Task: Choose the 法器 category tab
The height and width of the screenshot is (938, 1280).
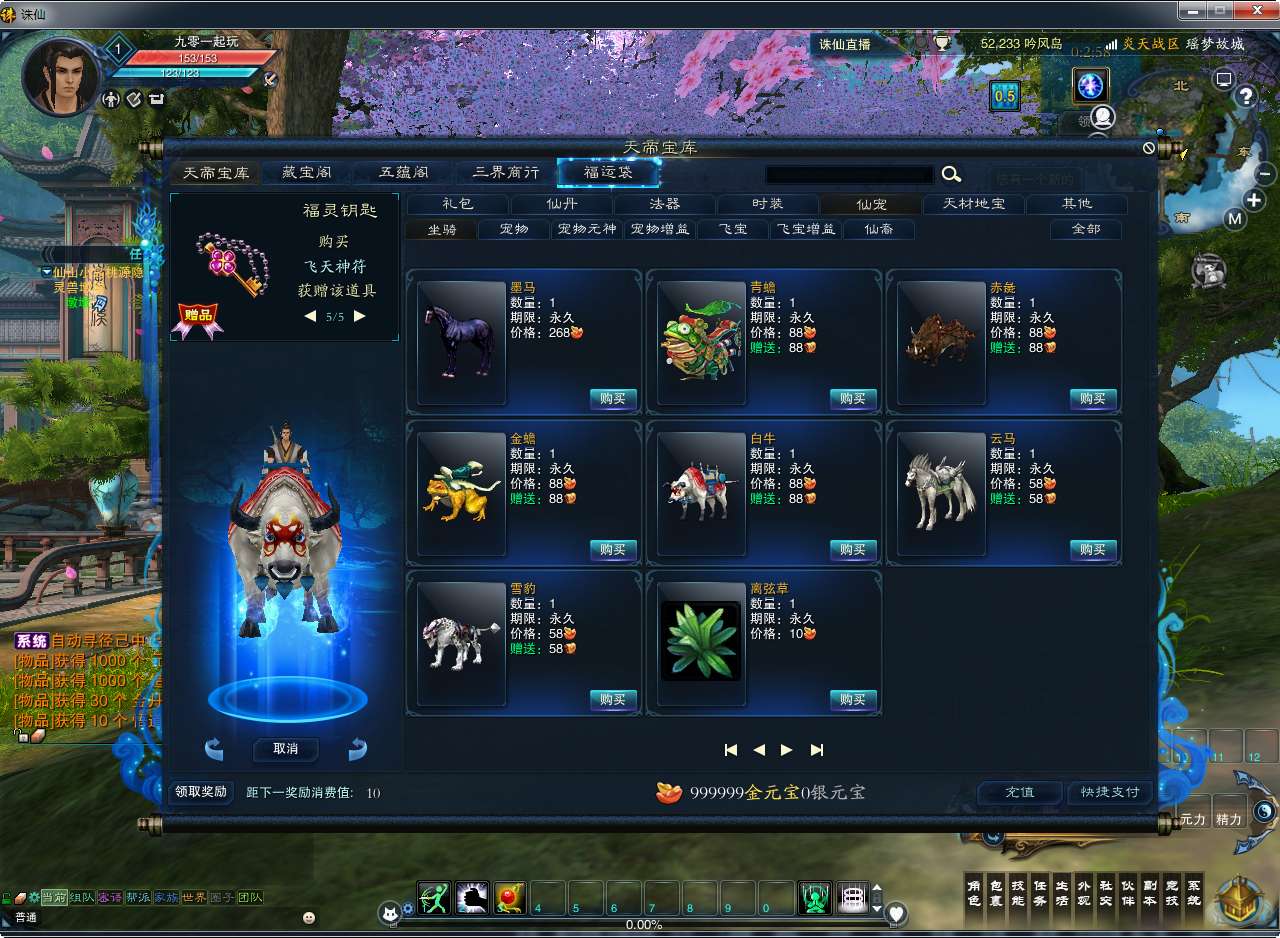Action: click(x=664, y=204)
